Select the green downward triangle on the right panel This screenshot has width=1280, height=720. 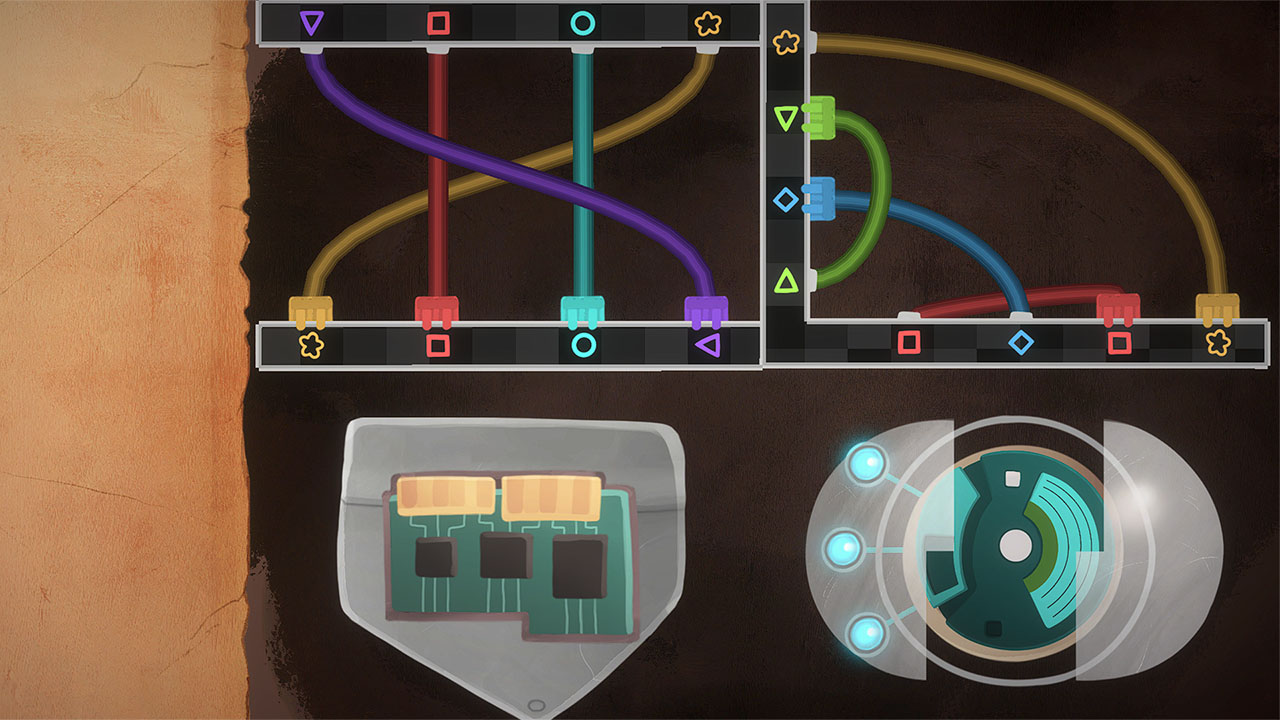tap(784, 116)
